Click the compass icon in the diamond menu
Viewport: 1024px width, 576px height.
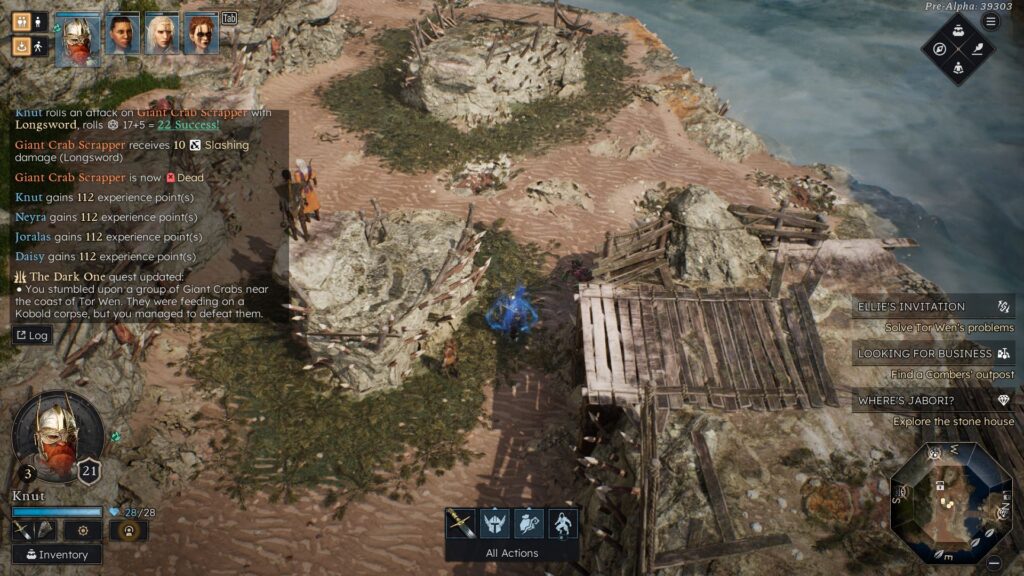pyautogui.click(x=940, y=48)
